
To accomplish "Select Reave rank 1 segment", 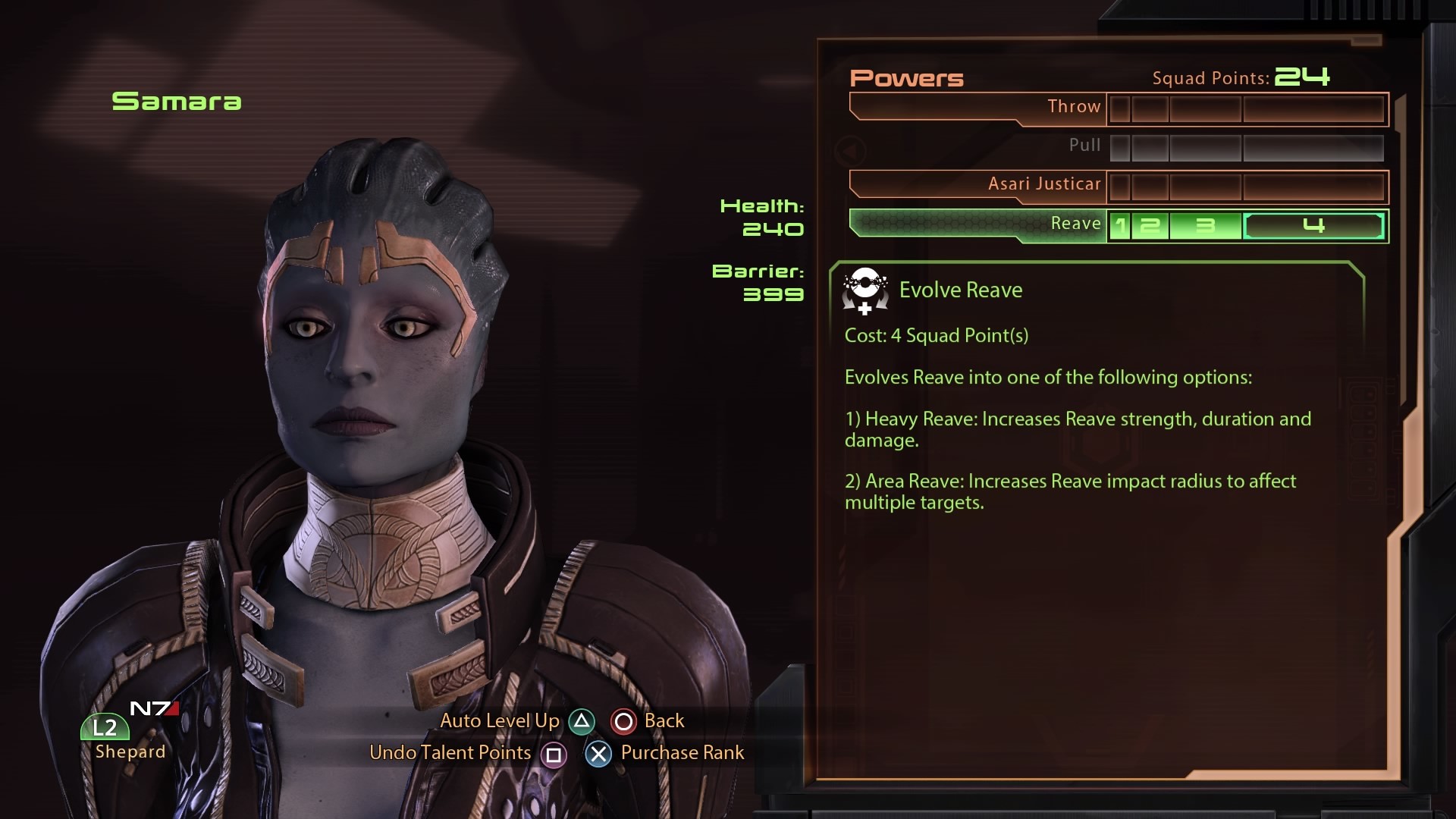I will [x=1122, y=224].
